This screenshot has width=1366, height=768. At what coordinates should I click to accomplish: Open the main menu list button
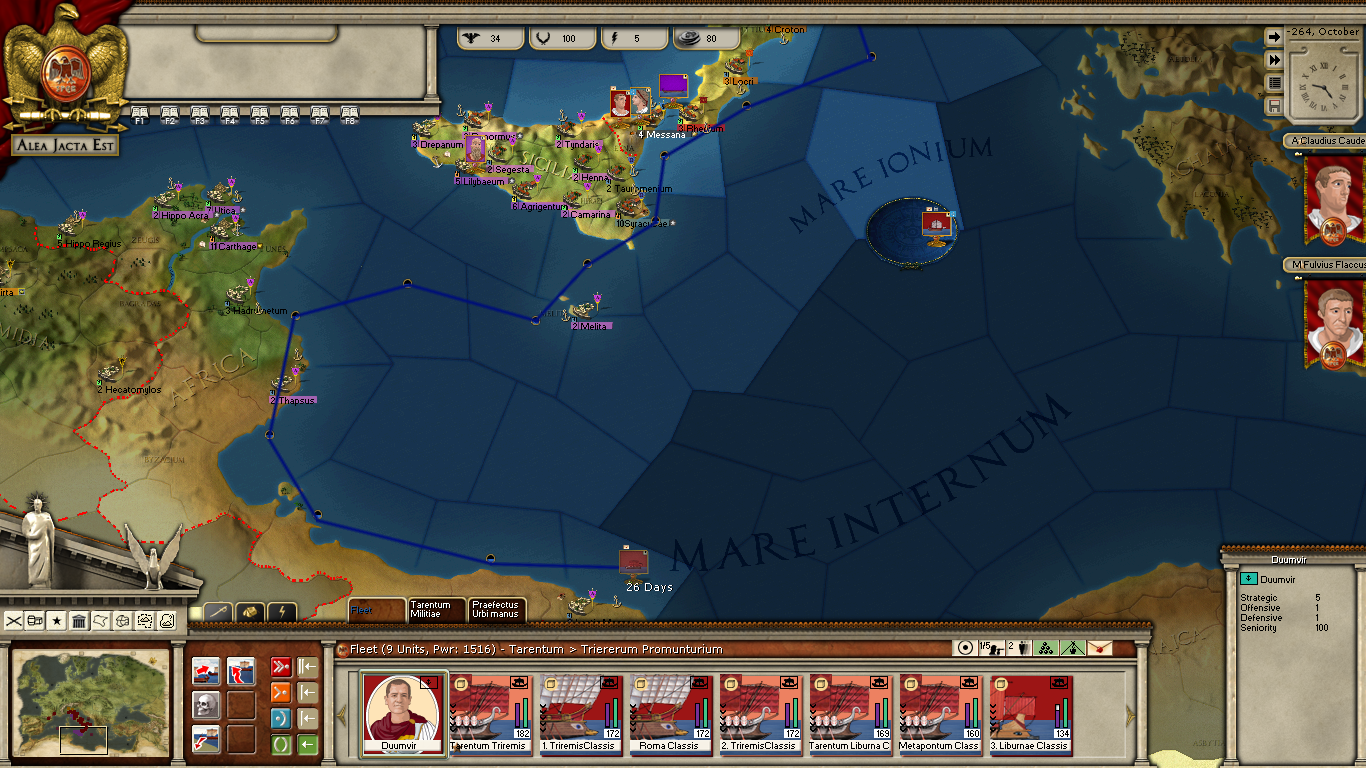(x=1274, y=83)
